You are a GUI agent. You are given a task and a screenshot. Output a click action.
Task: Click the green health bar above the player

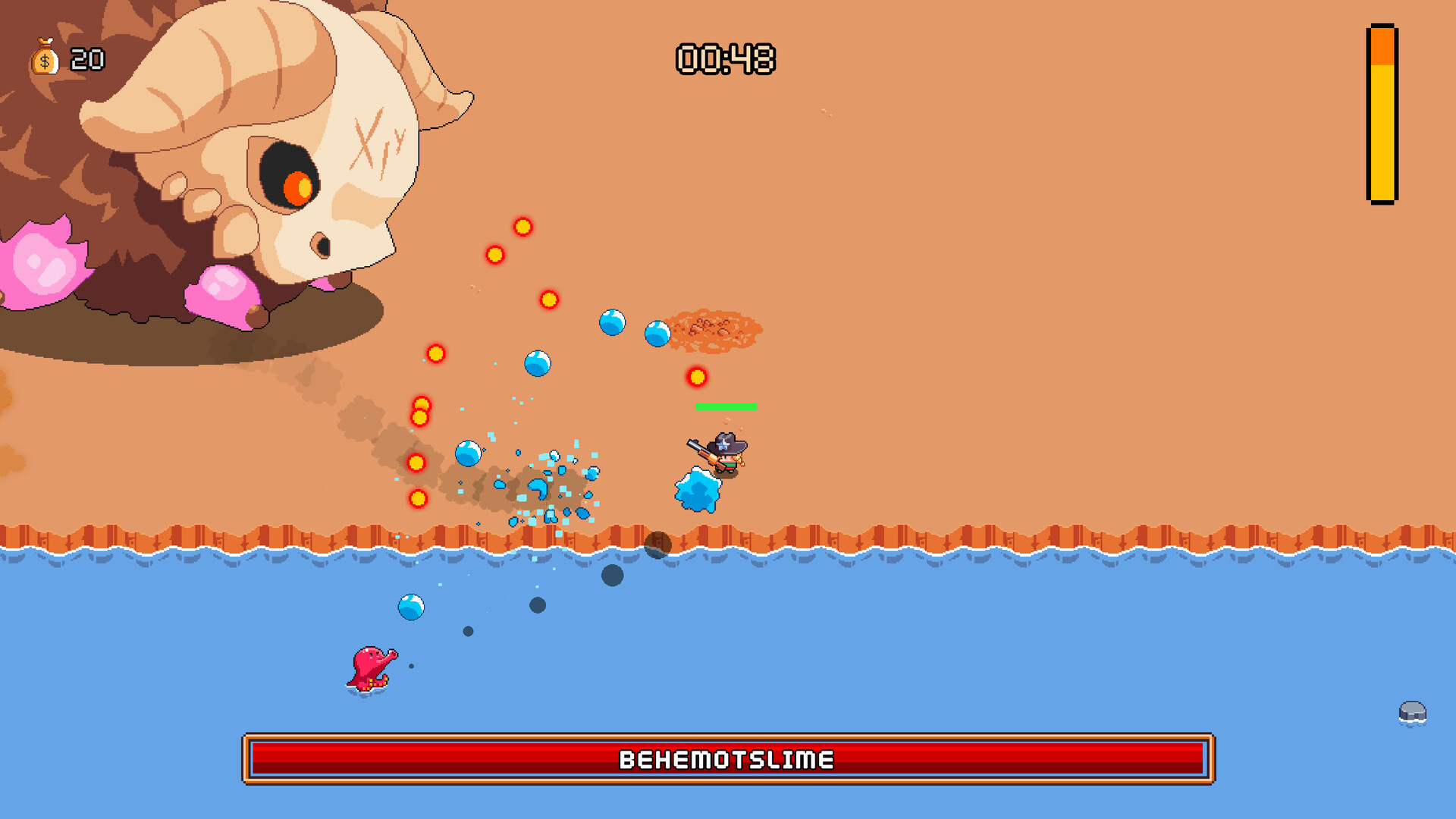[x=724, y=408]
